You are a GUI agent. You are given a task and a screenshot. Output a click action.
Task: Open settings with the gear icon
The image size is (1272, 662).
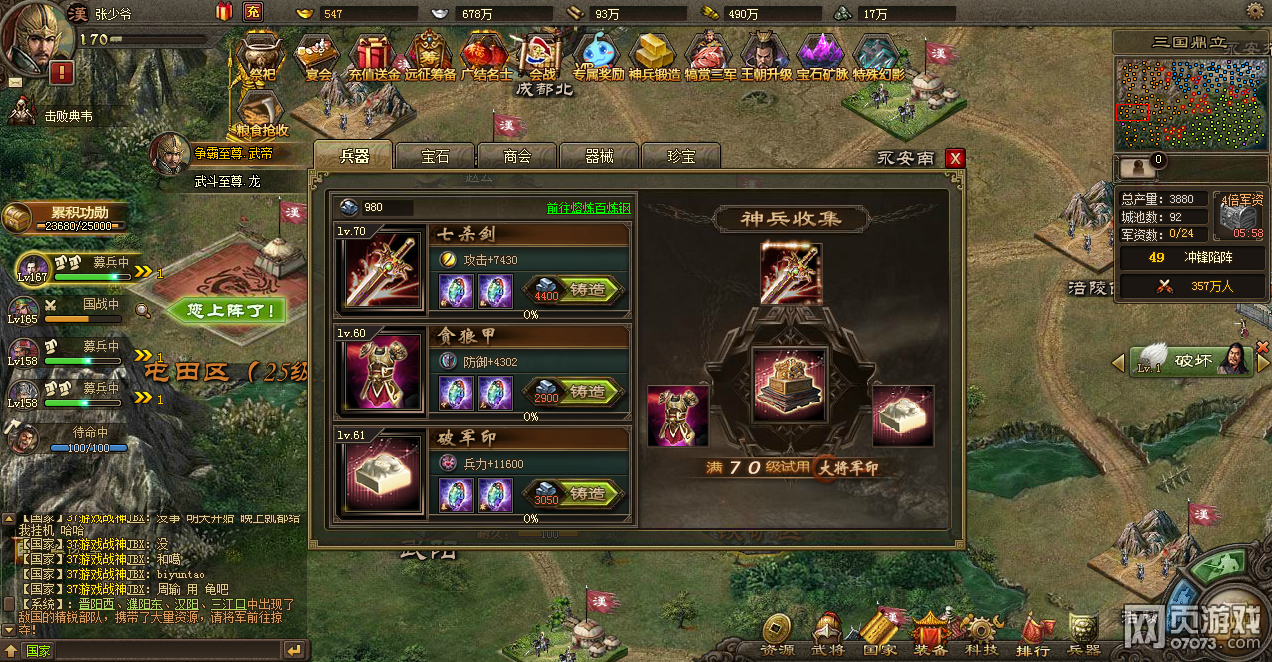point(1255,11)
